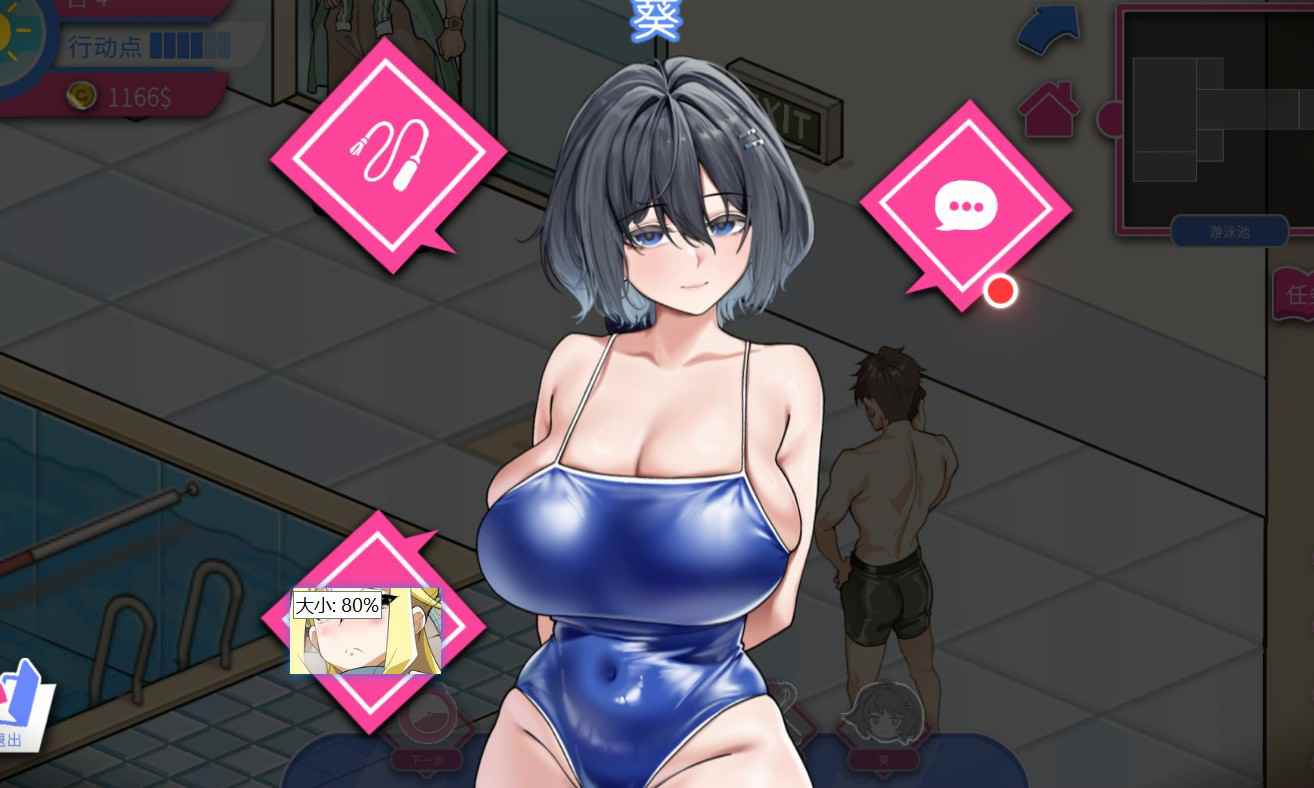
Task: Select the dimmed girl portrait button
Action: [x=884, y=723]
